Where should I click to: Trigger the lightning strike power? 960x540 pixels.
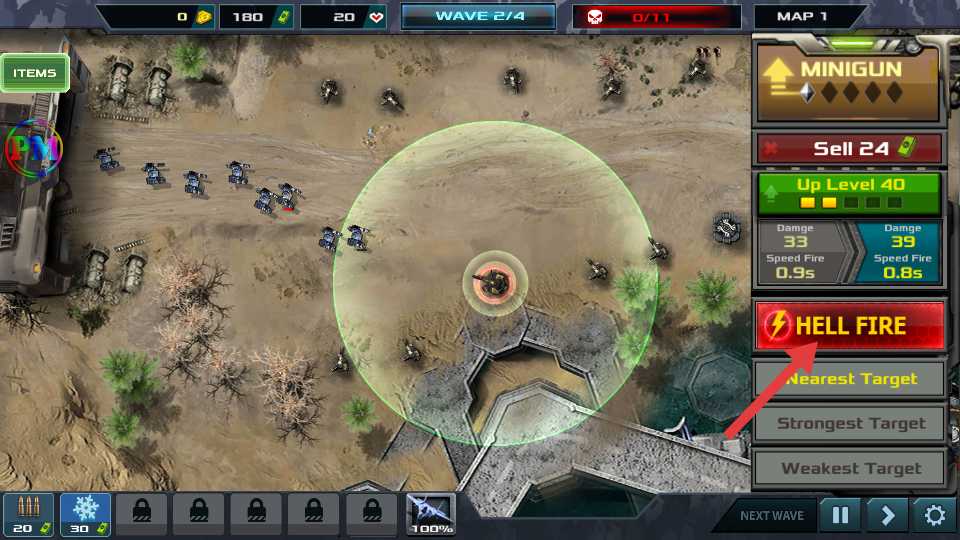[431, 514]
